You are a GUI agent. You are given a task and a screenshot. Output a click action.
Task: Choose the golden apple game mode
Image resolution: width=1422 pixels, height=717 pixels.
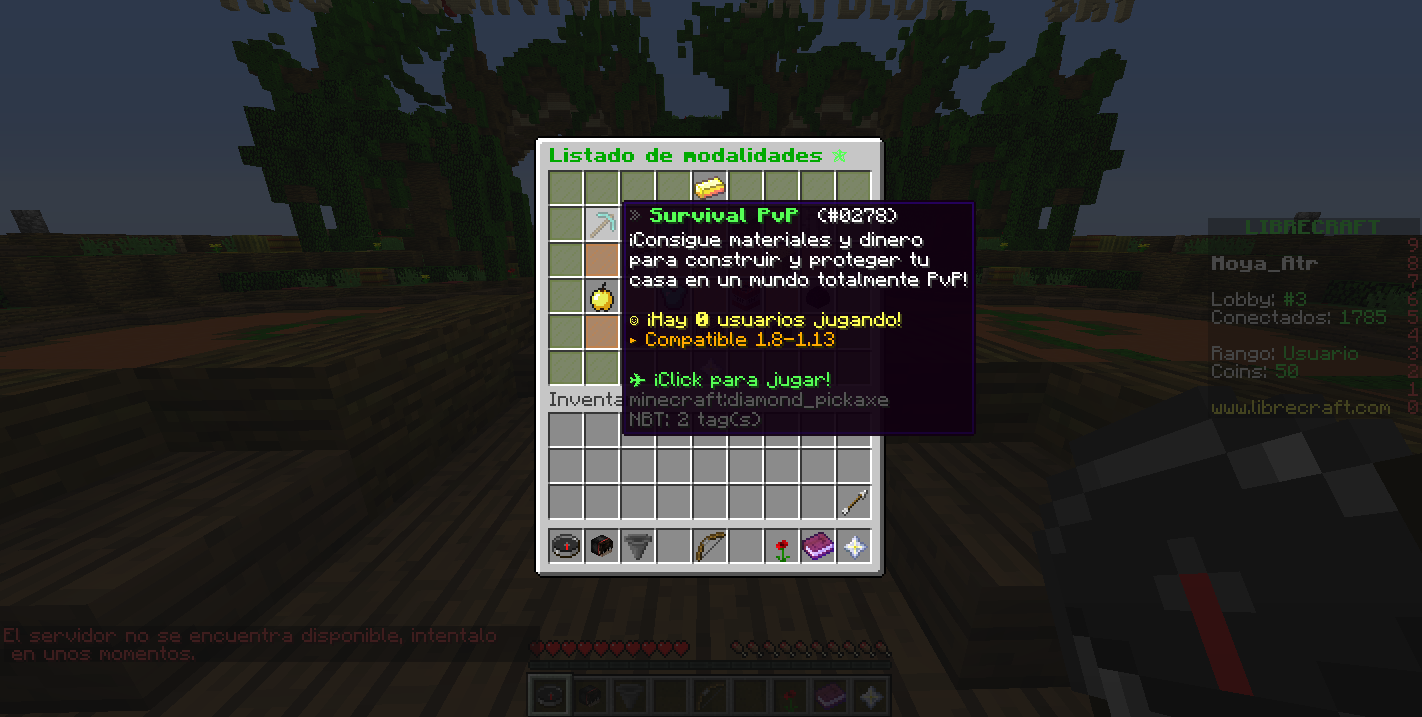tap(602, 296)
